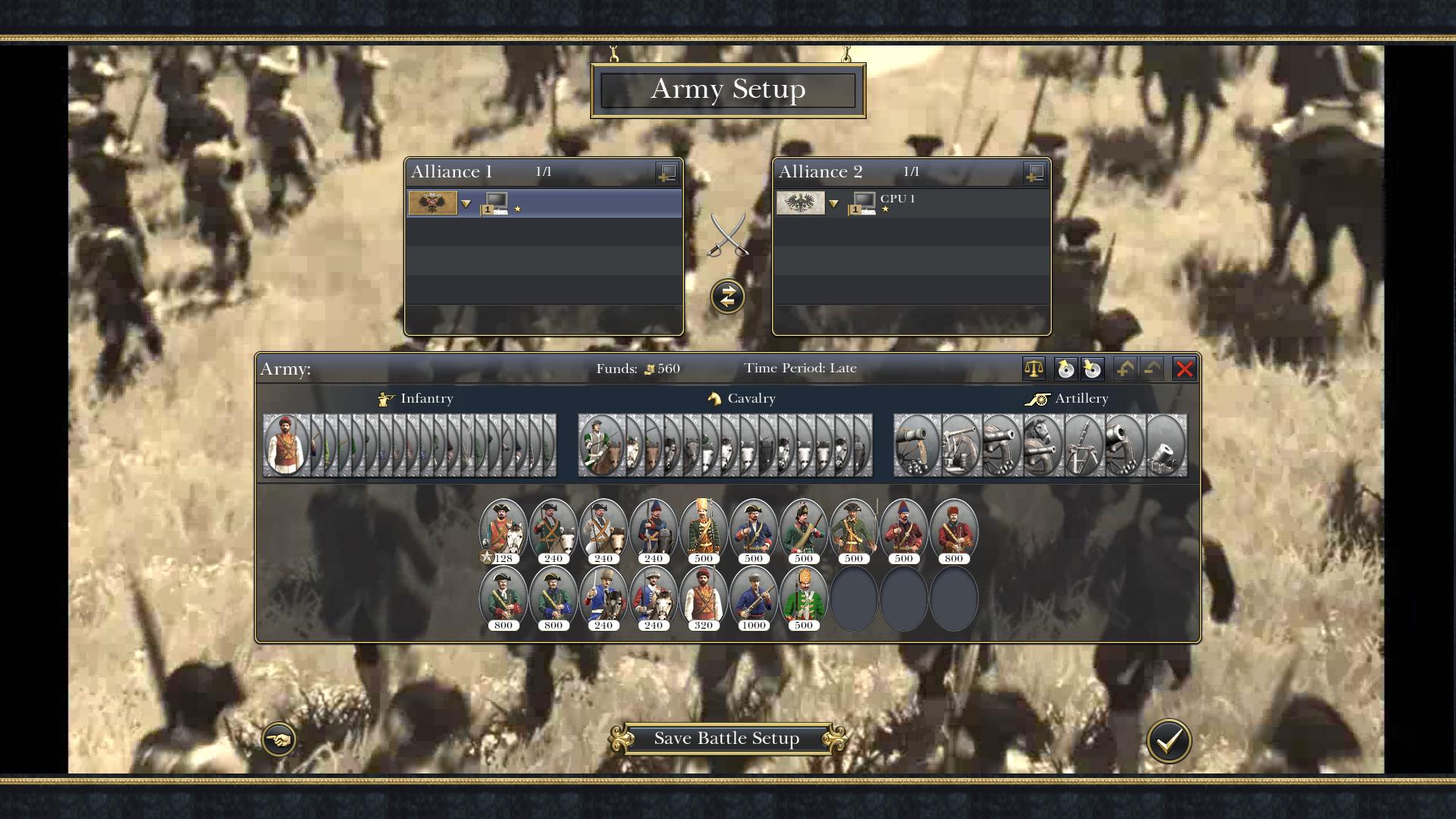Add a player to Alliance 2
This screenshot has height=819, width=1456.
point(1034,173)
